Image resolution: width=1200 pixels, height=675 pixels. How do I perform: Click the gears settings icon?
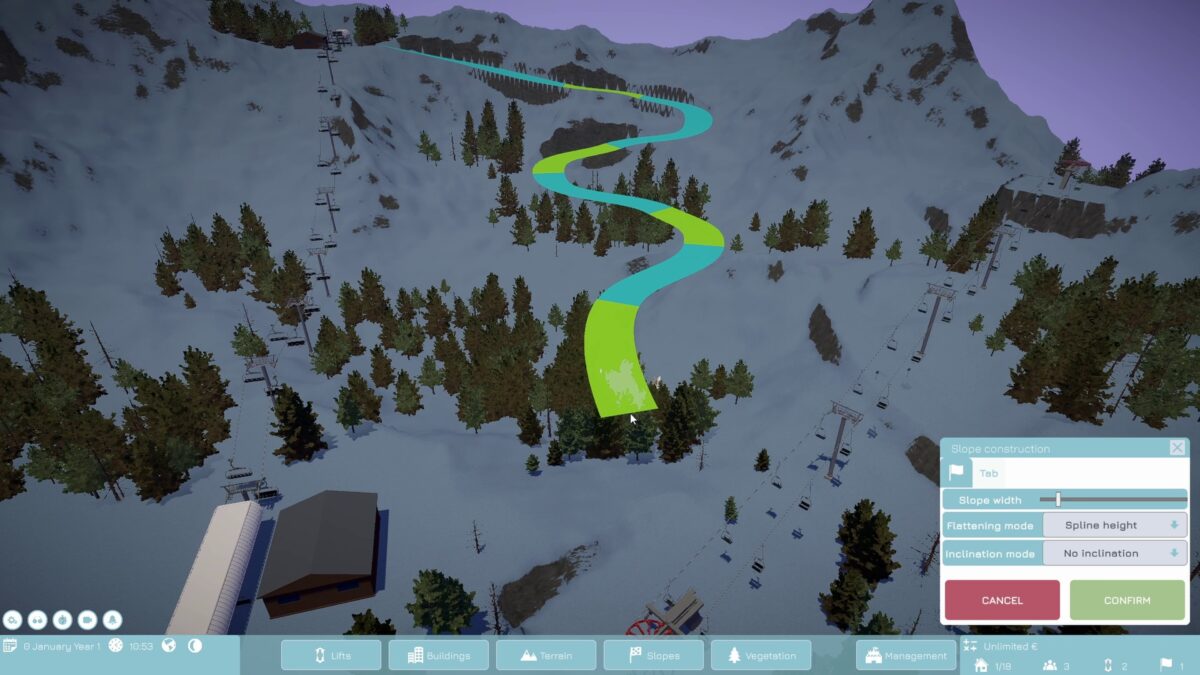point(13,620)
